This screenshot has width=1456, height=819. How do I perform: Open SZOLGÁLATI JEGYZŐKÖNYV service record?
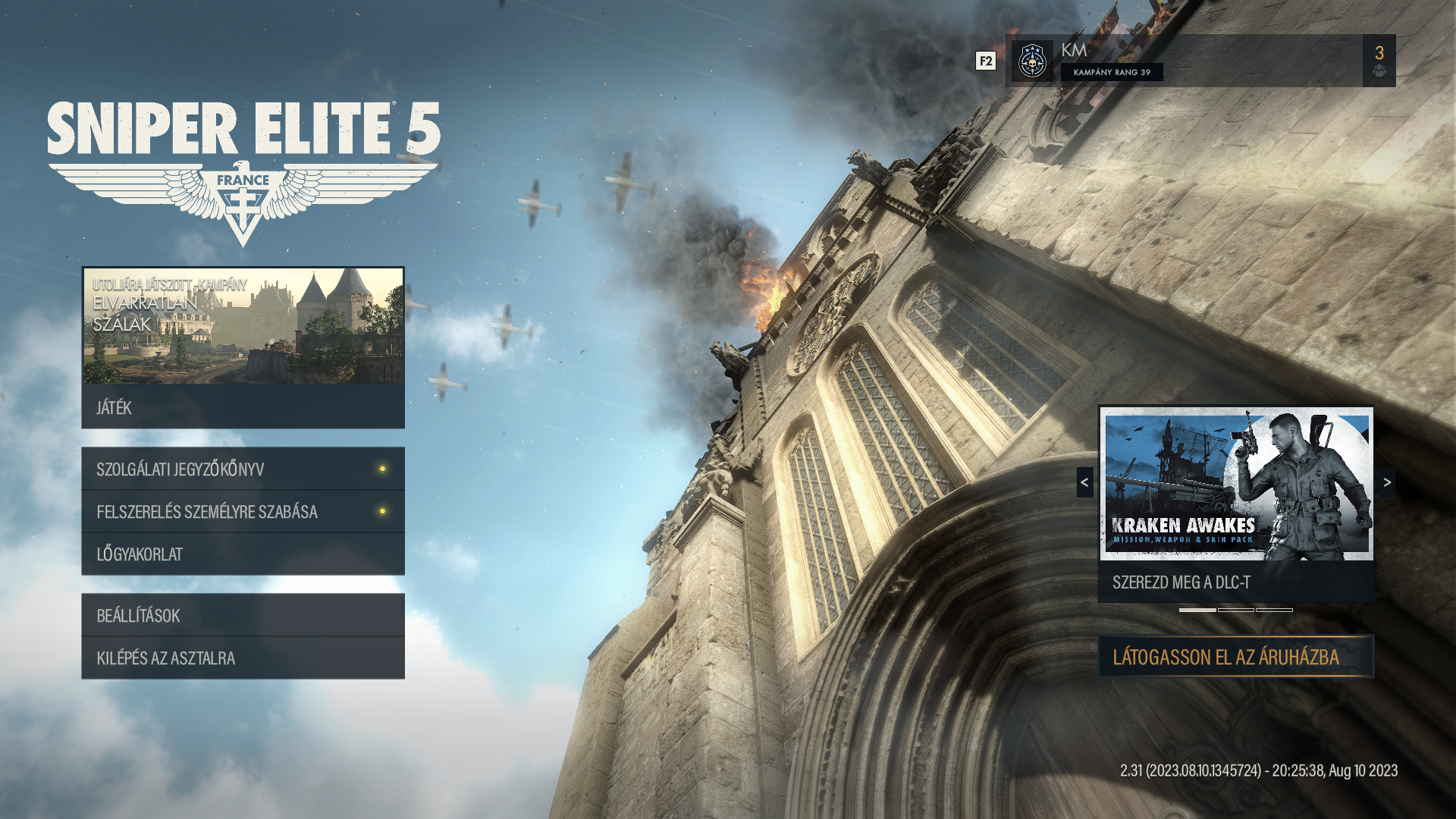click(x=243, y=469)
